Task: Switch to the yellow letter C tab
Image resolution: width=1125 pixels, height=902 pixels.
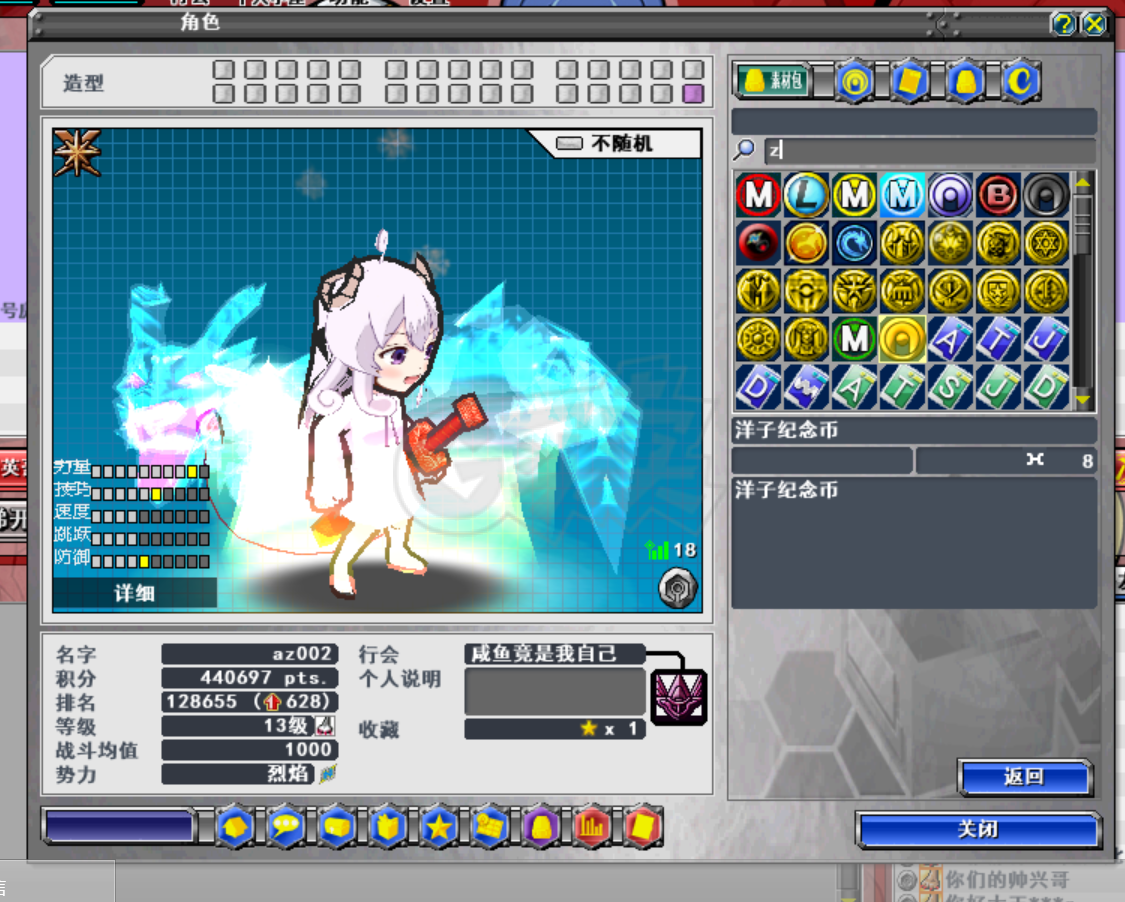Action: tap(1020, 82)
